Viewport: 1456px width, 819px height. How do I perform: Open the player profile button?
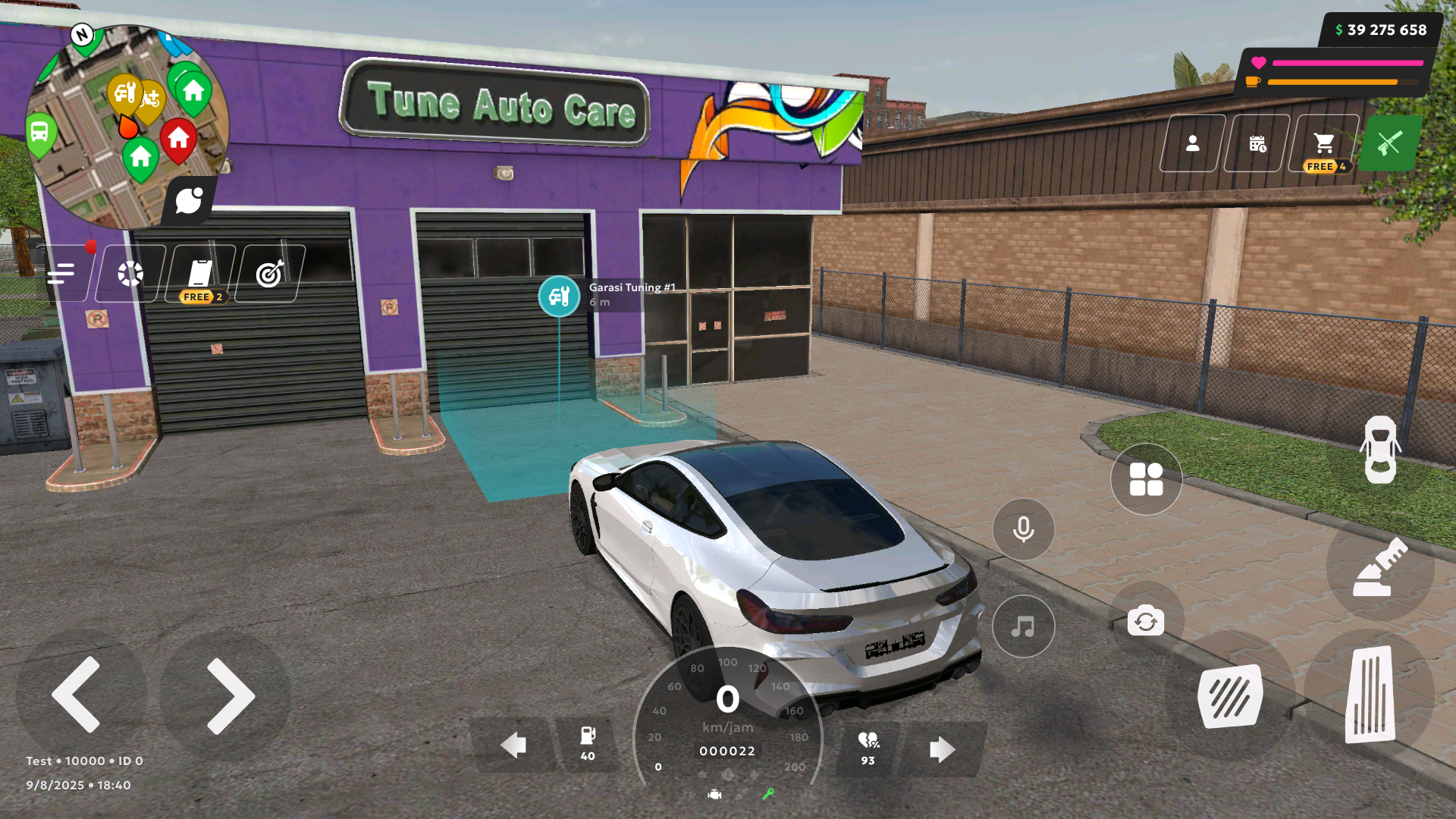click(1192, 143)
